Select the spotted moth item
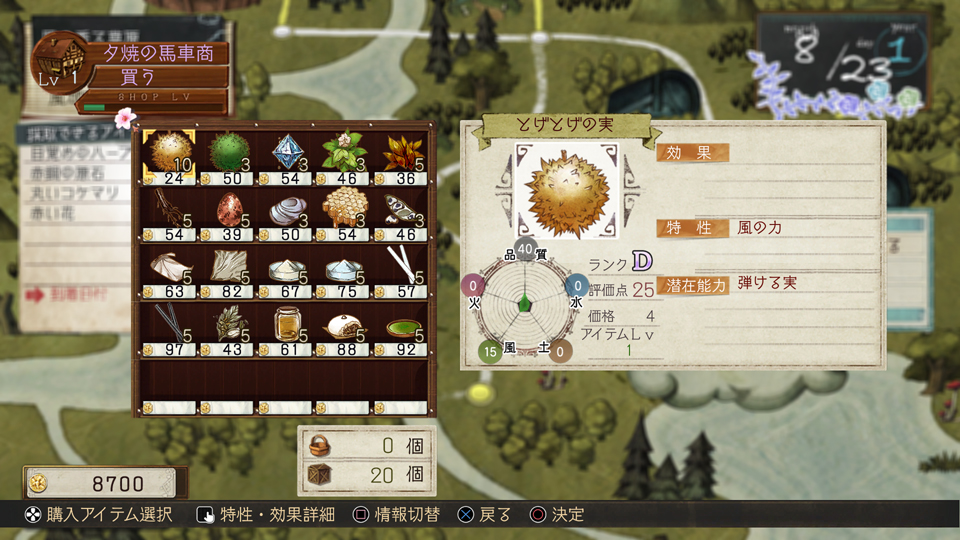Screen dimensions: 960x540 [400, 210]
